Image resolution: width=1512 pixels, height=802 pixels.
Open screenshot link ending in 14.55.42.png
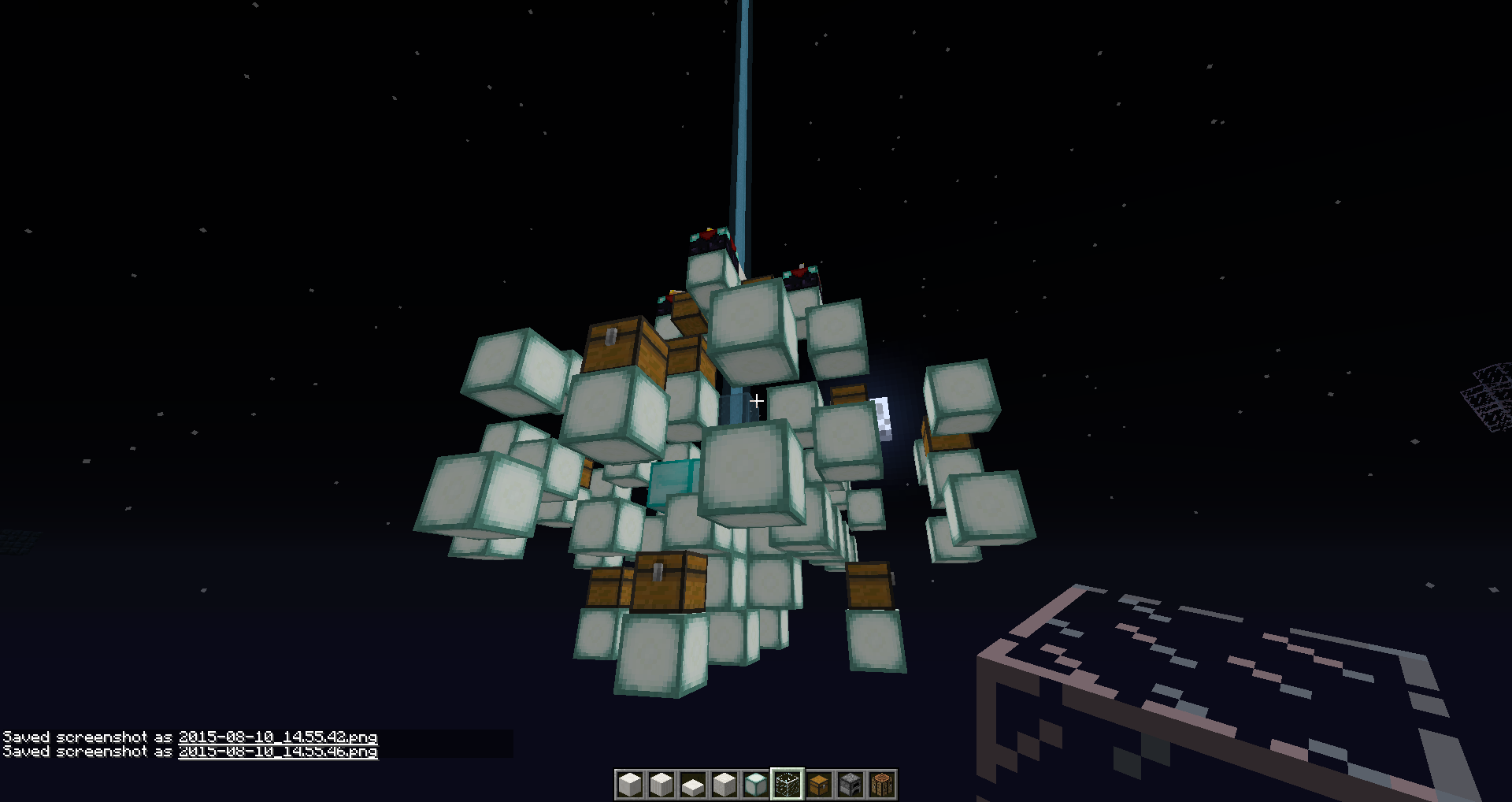pyautogui.click(x=278, y=737)
